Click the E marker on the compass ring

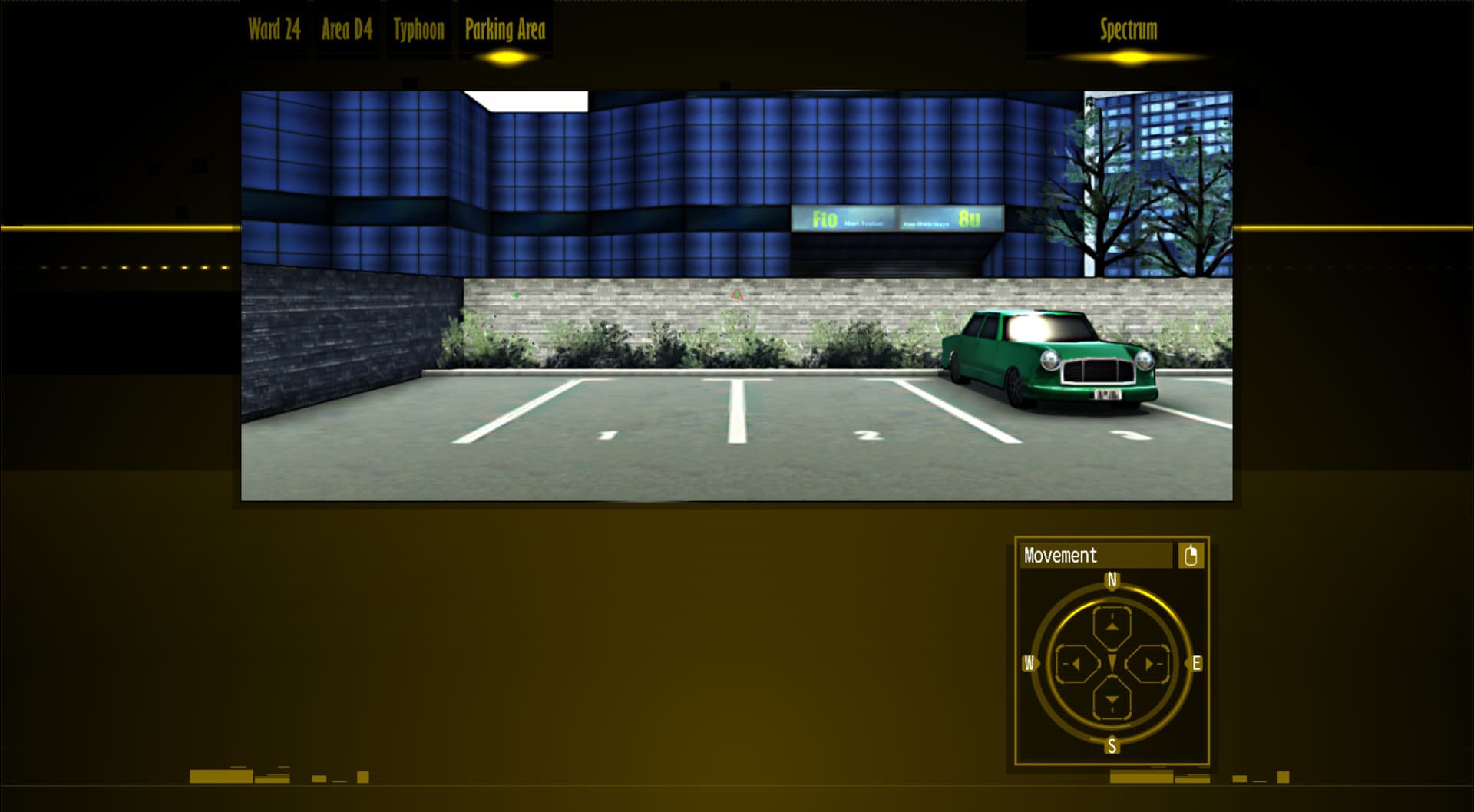(x=1195, y=662)
